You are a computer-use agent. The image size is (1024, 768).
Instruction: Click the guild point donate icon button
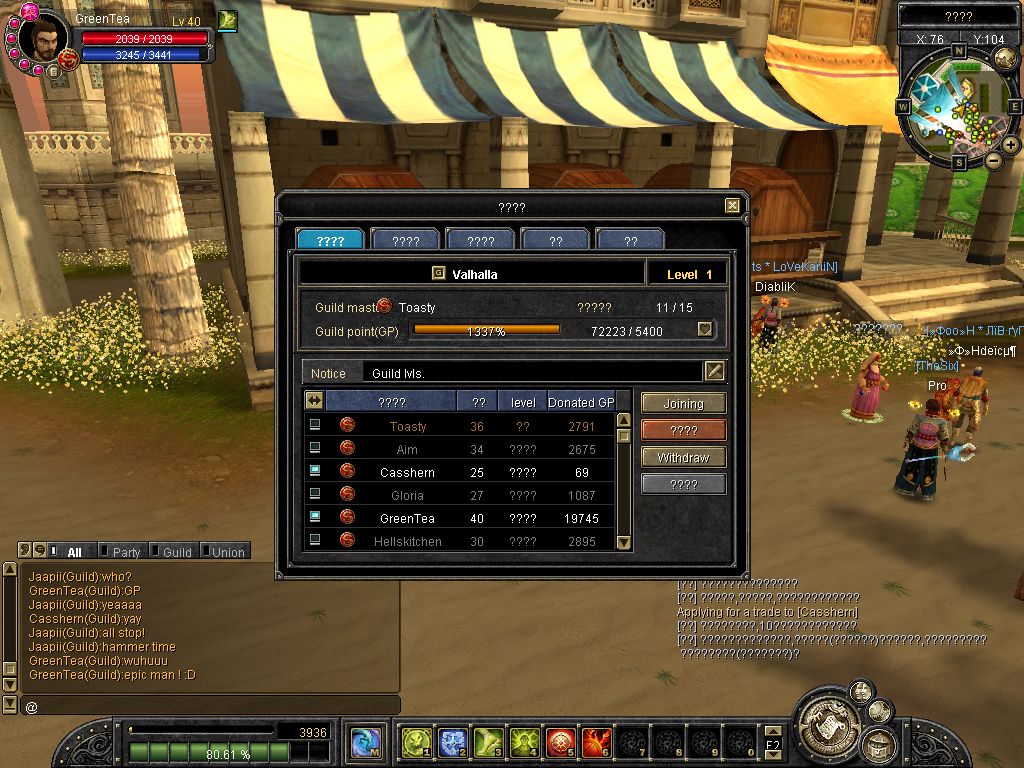pyautogui.click(x=705, y=330)
